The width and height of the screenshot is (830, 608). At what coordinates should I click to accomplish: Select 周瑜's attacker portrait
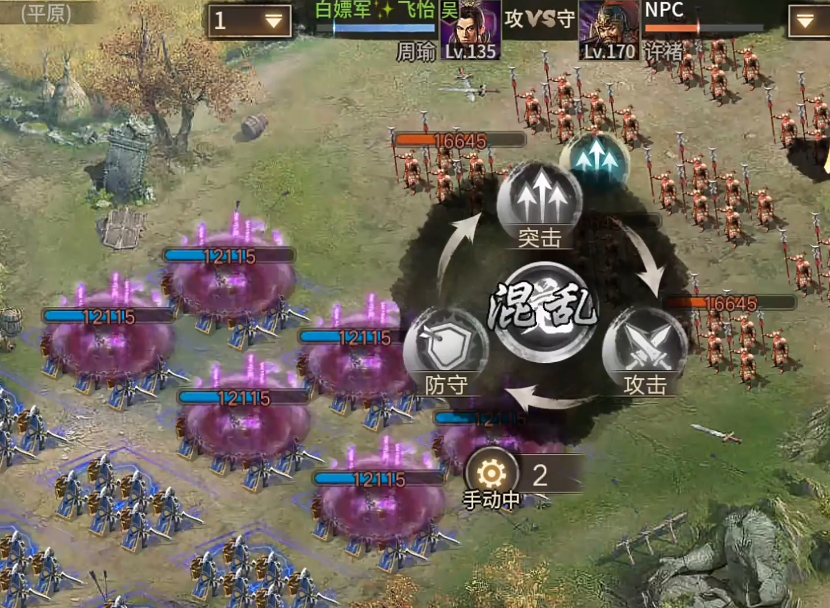click(x=470, y=28)
